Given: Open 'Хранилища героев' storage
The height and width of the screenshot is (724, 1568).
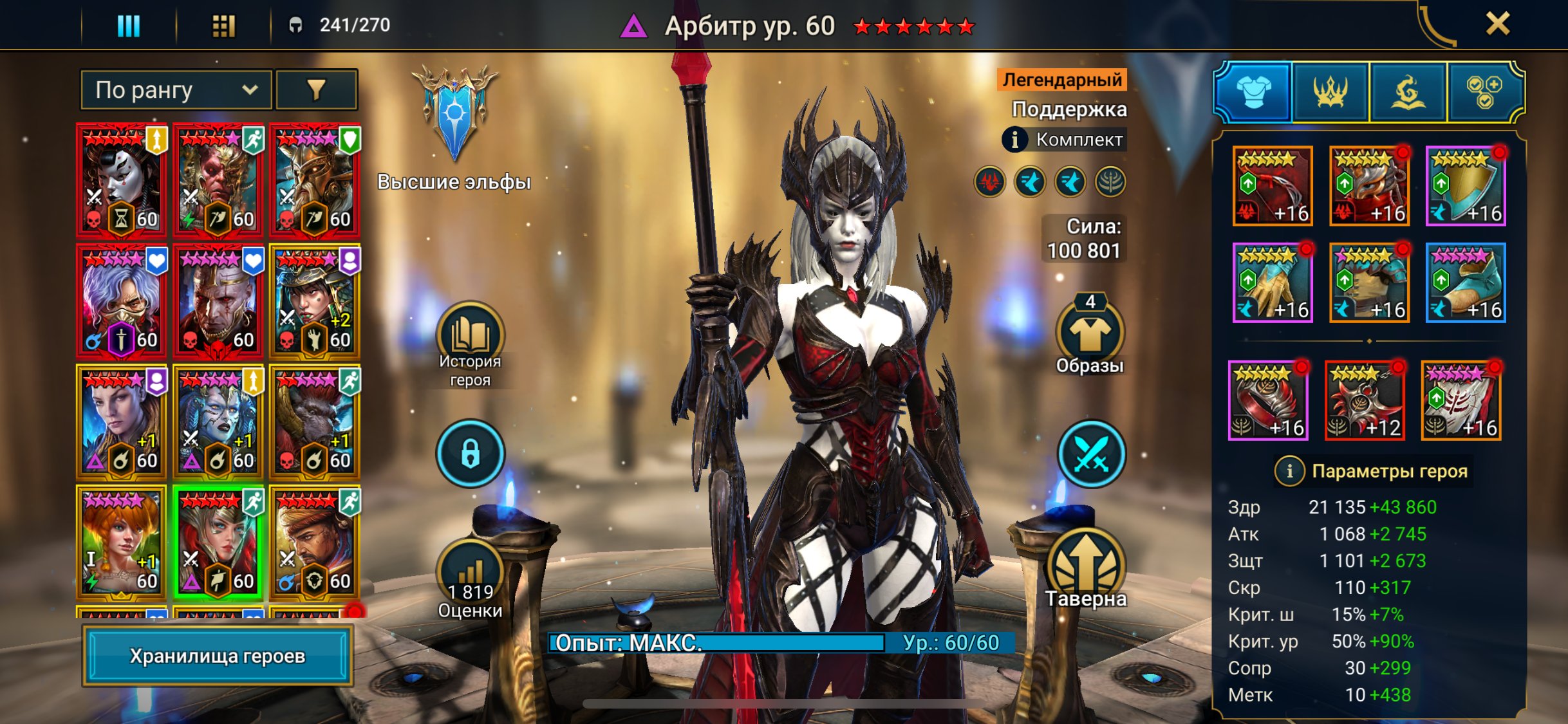Looking at the screenshot, I should tap(218, 656).
